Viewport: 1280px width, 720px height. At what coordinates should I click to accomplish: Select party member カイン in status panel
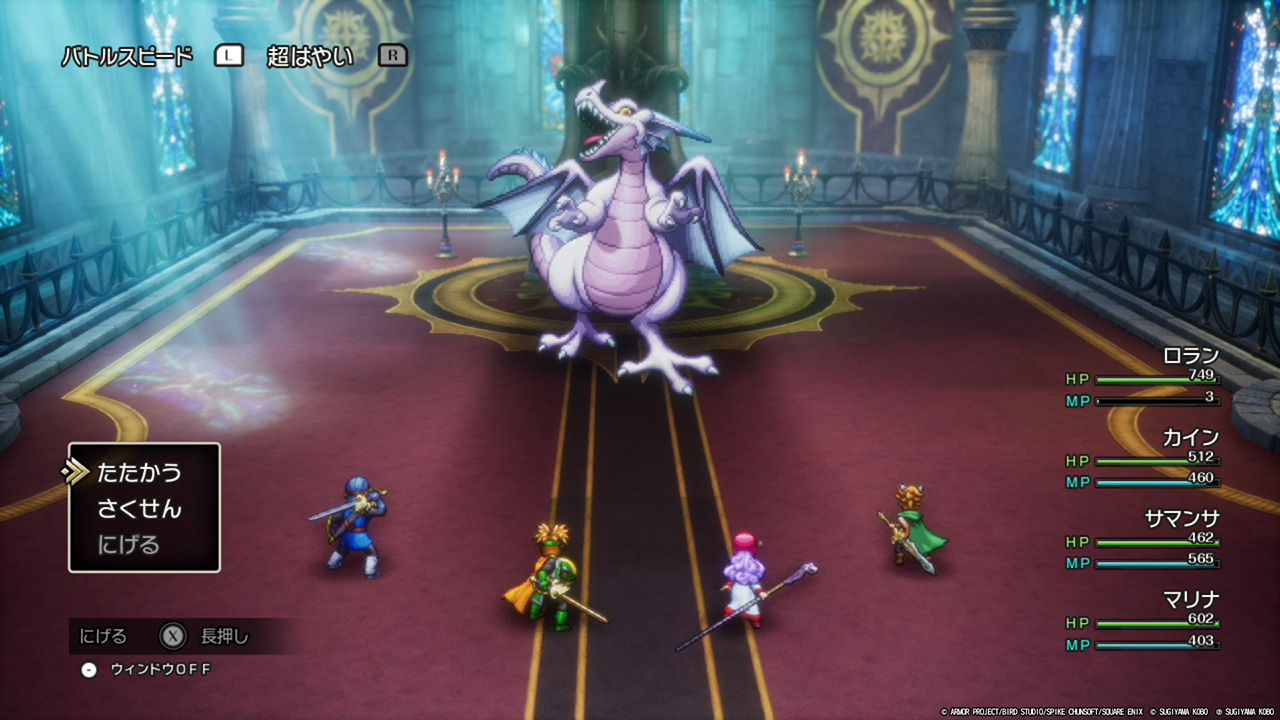[x=1190, y=438]
